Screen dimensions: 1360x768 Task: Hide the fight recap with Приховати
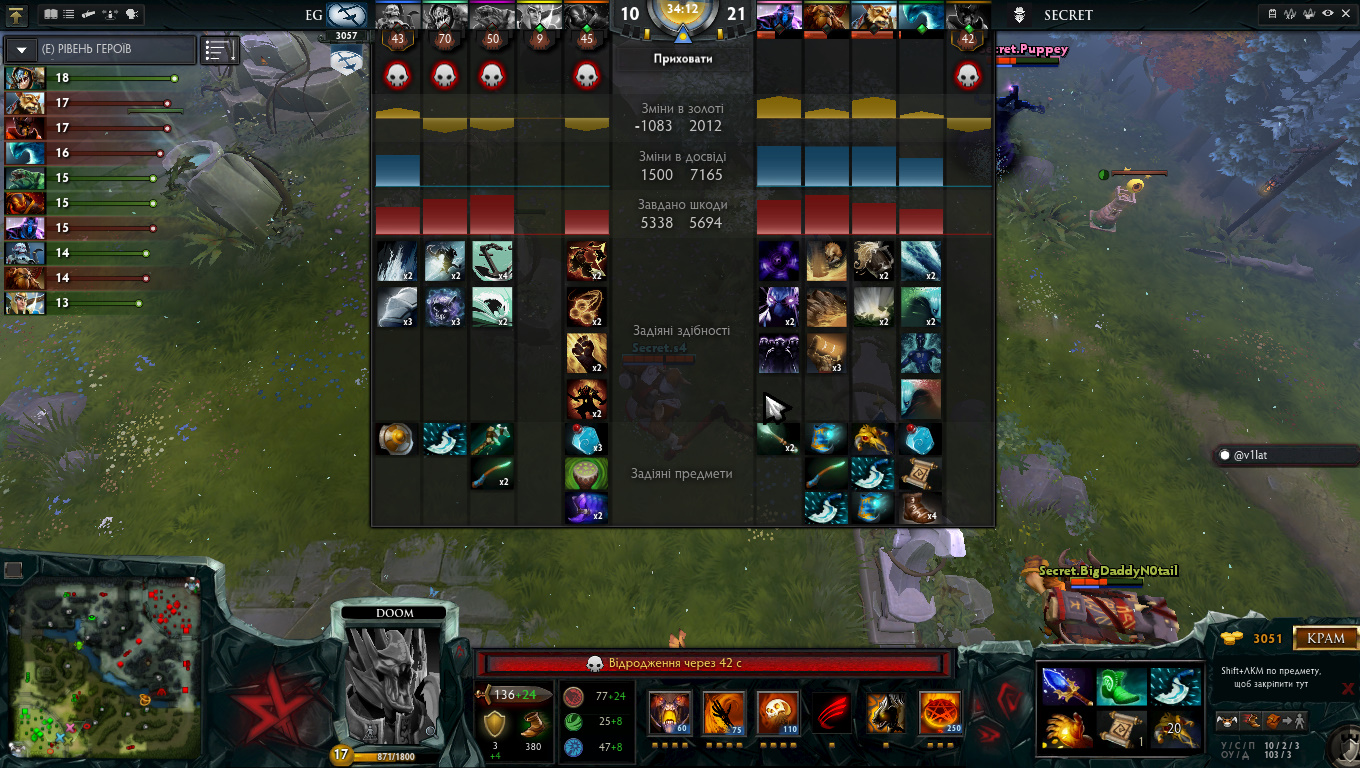[x=682, y=59]
